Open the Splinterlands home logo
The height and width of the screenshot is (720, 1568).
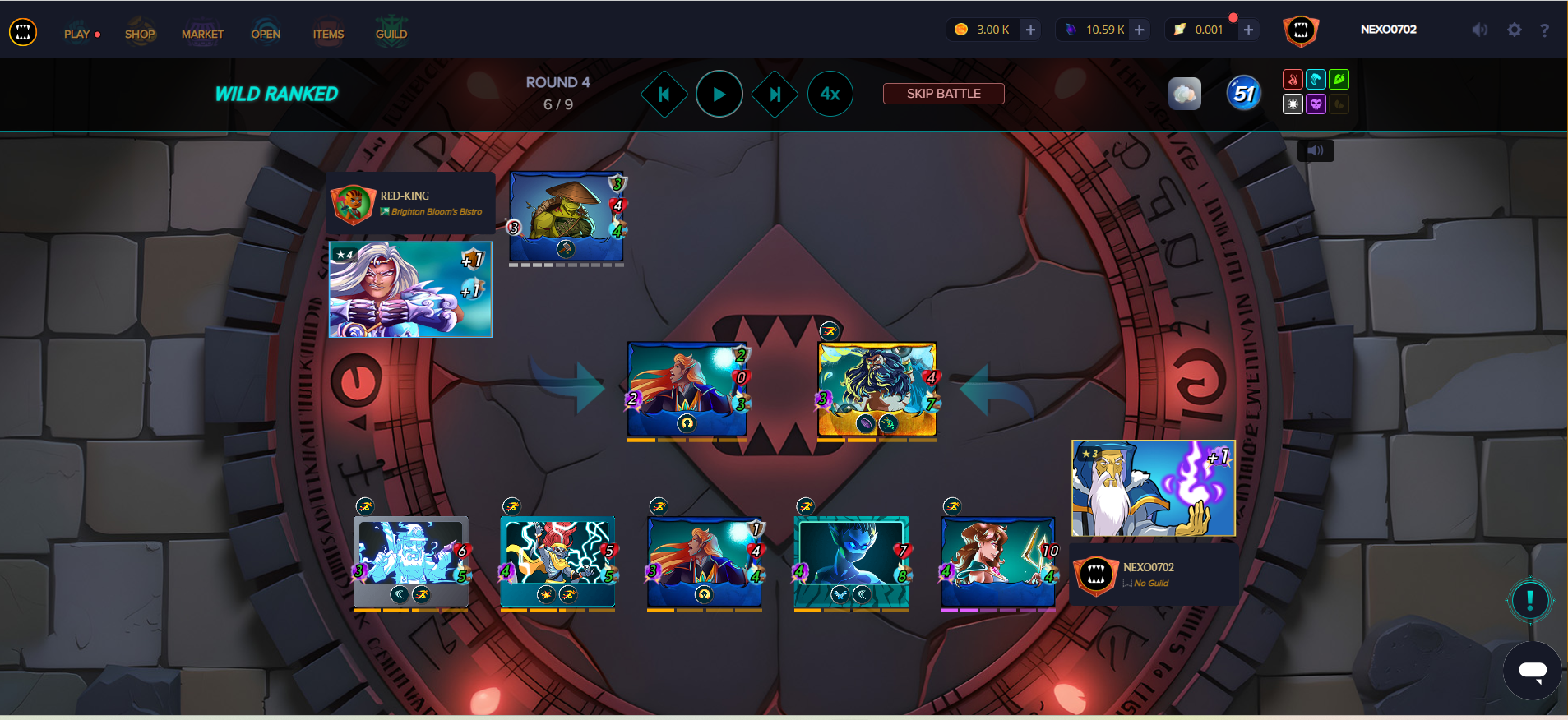click(x=24, y=31)
